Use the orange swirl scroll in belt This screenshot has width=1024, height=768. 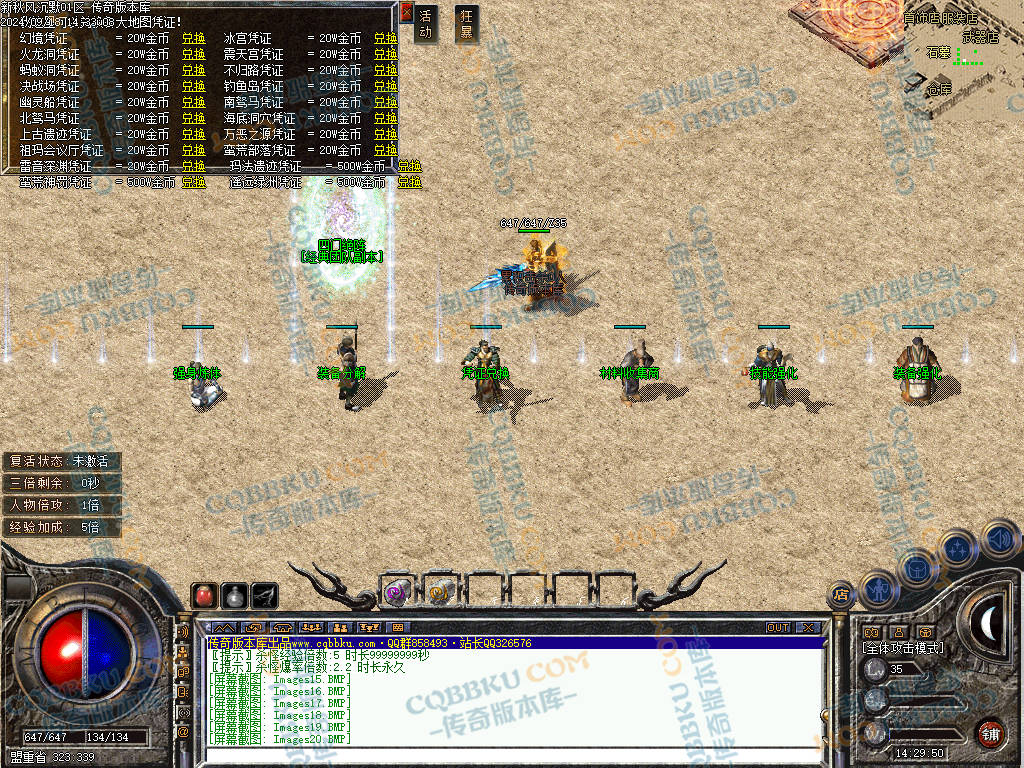[x=440, y=592]
